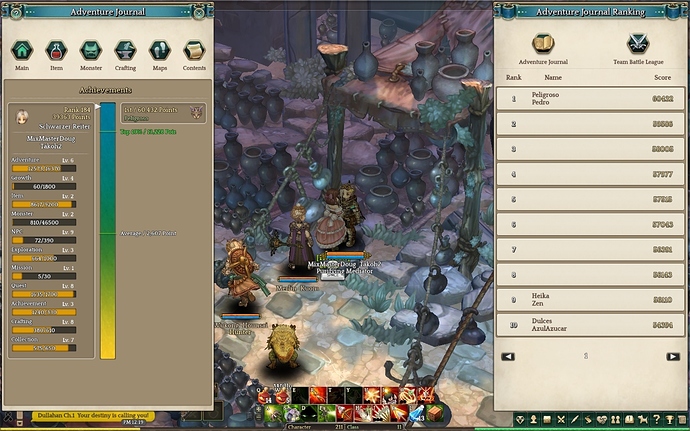Show the Crafting journal tab
690x431 pixels.
pos(125,52)
